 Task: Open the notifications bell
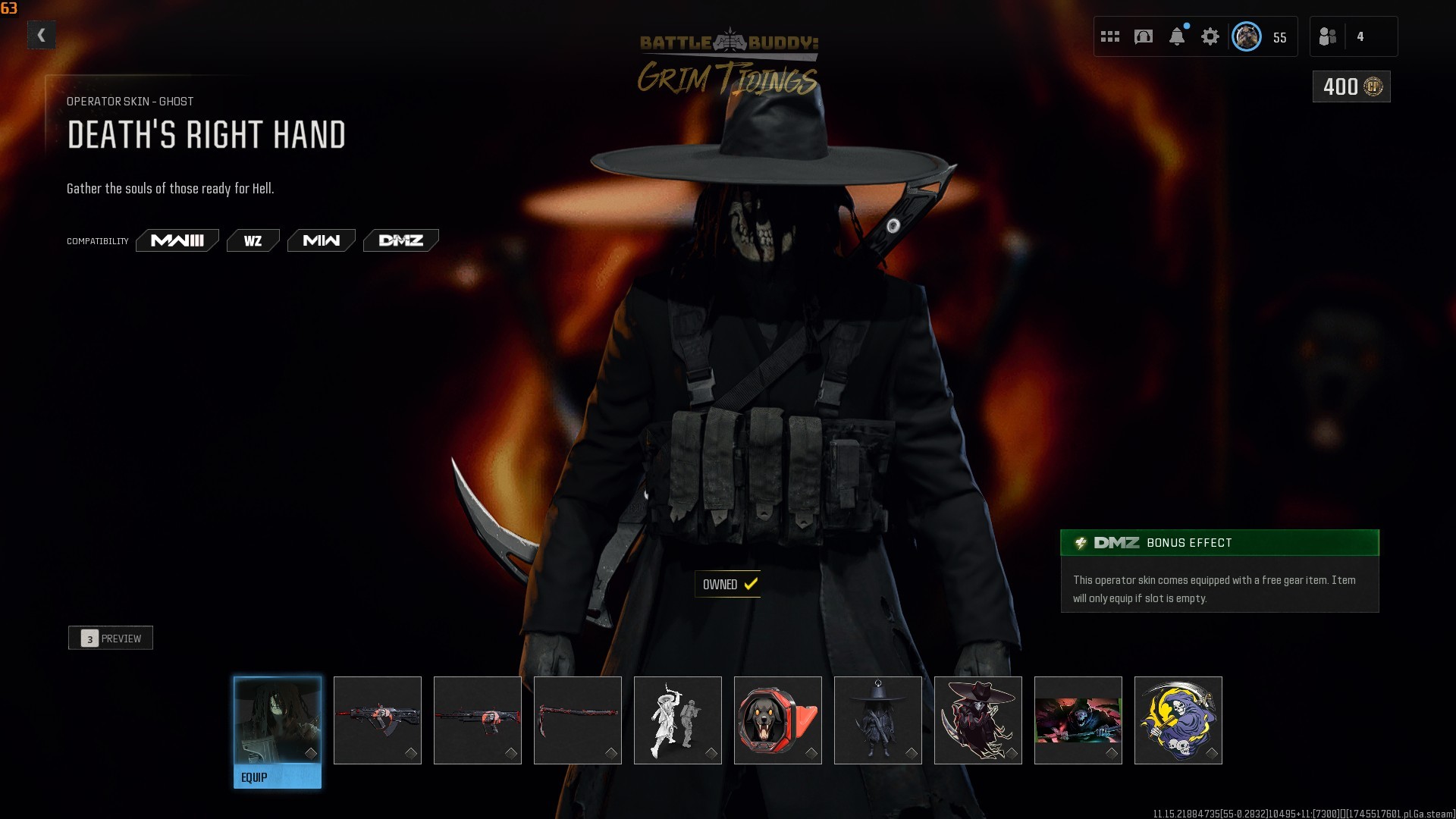click(x=1177, y=36)
